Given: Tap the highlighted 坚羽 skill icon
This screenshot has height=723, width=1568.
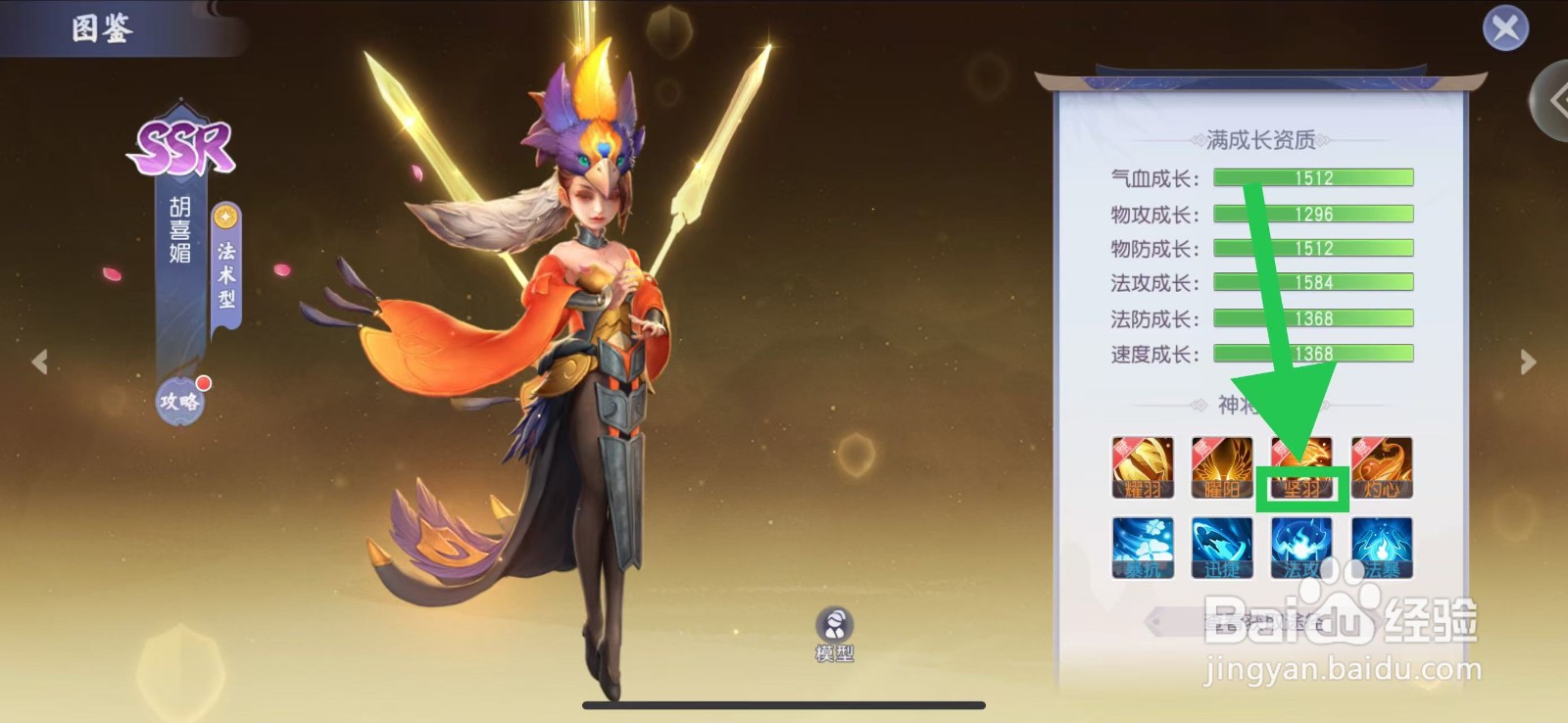Looking at the screenshot, I should 1301,468.
